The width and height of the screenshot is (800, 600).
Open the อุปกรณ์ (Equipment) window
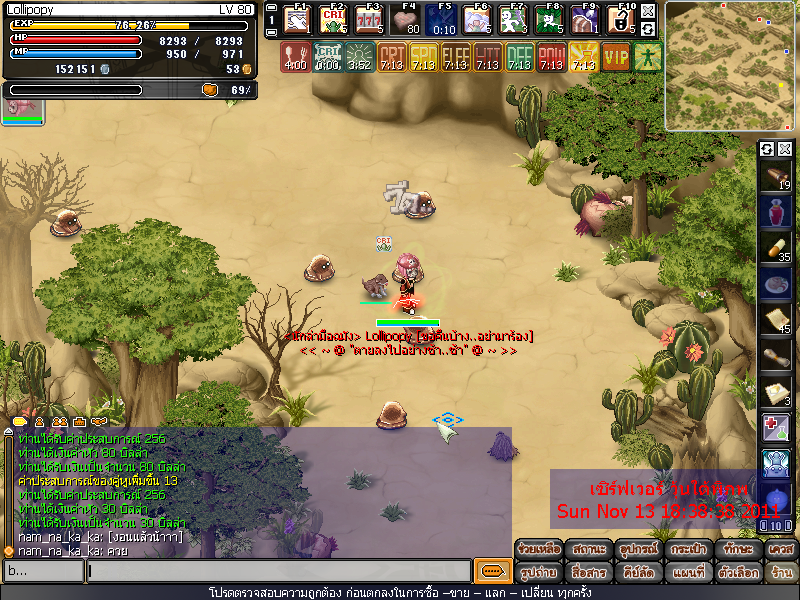pyautogui.click(x=635, y=550)
